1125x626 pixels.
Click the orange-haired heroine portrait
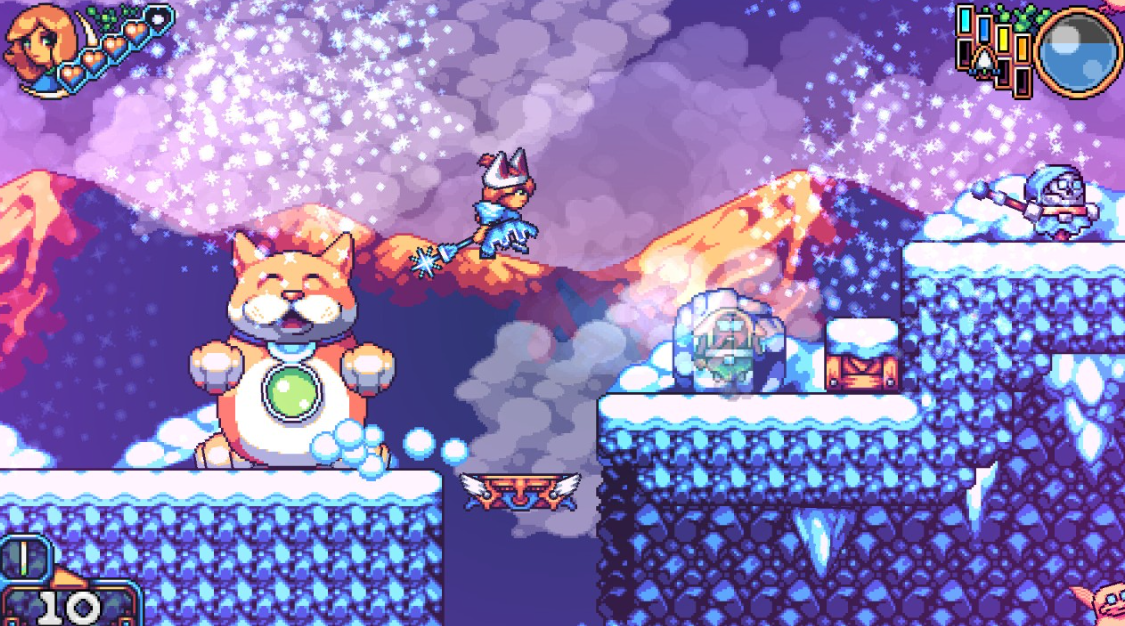(32, 46)
